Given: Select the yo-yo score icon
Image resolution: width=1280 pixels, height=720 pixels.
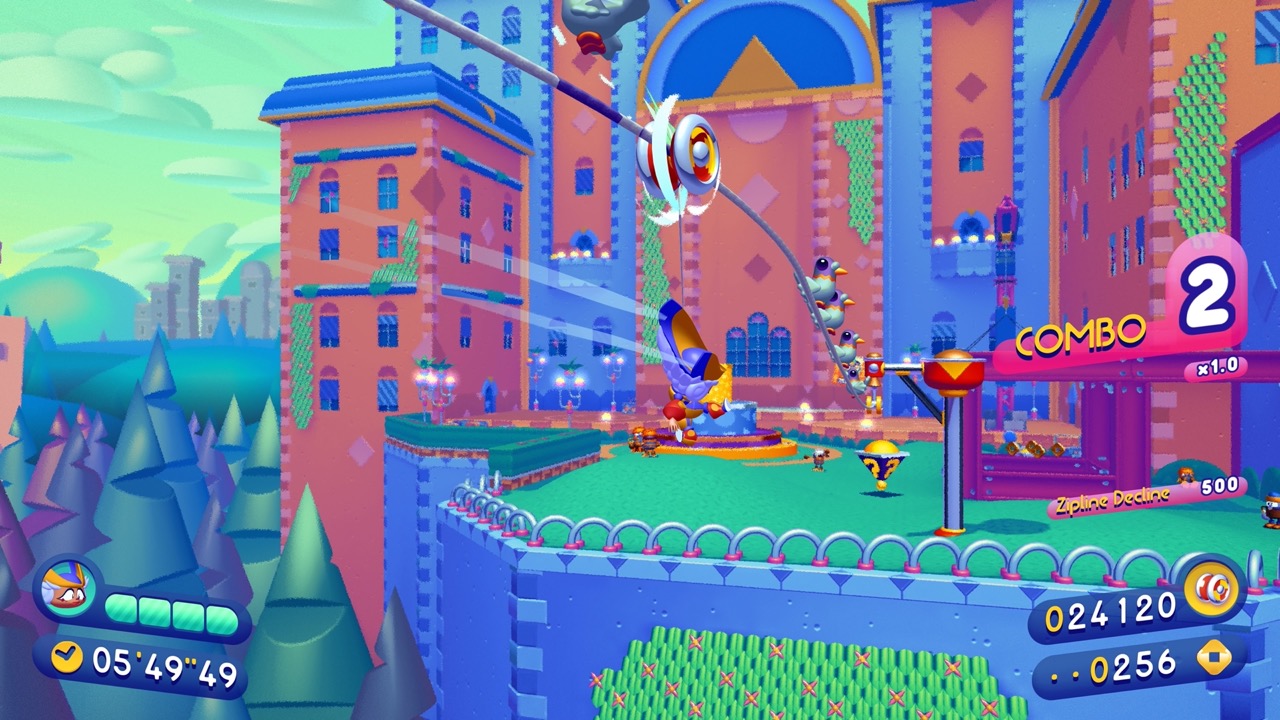Looking at the screenshot, I should tap(1212, 589).
